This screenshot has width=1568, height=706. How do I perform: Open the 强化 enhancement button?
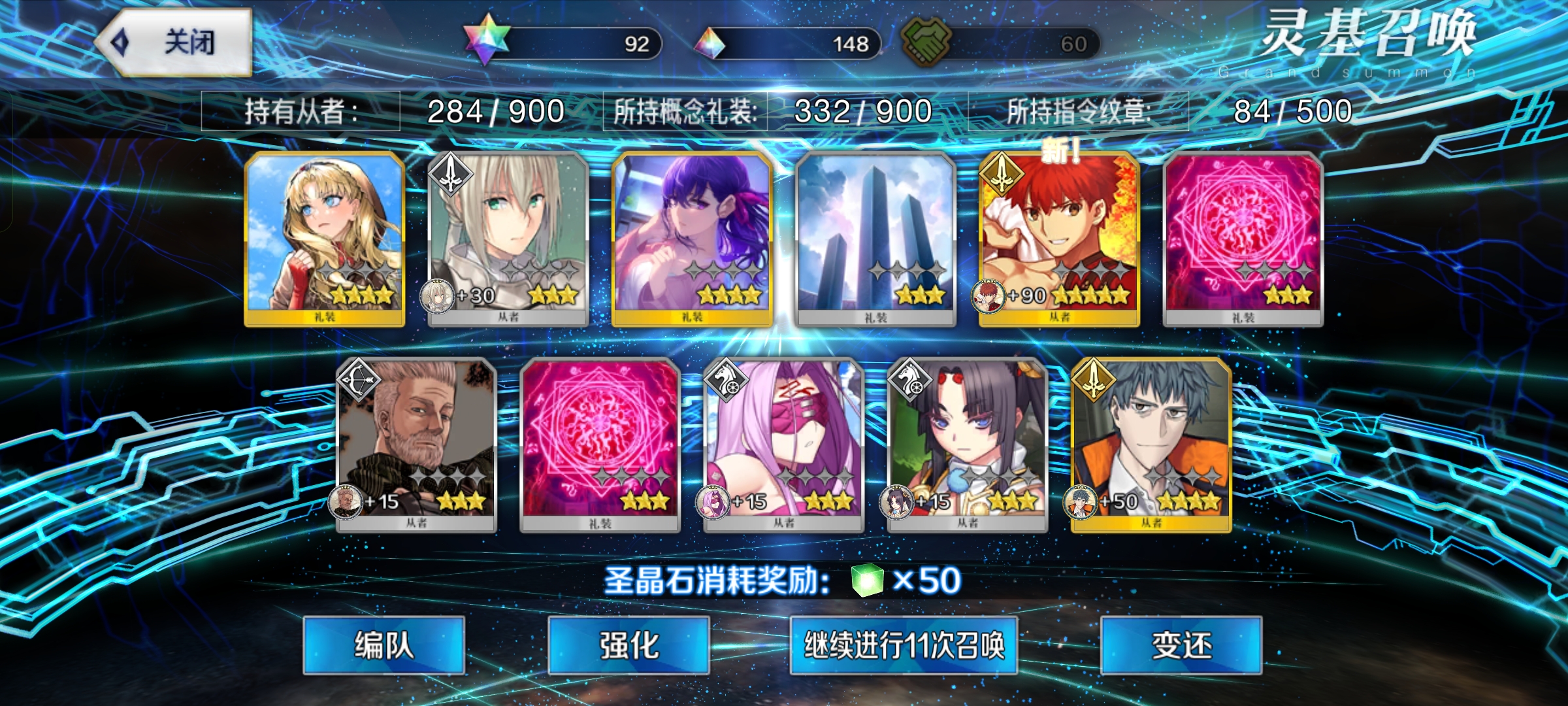coord(629,645)
